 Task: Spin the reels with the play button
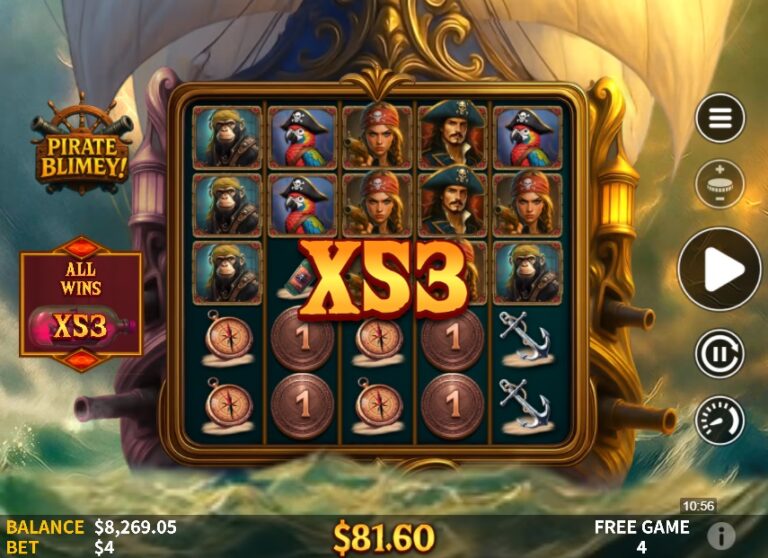[720, 269]
